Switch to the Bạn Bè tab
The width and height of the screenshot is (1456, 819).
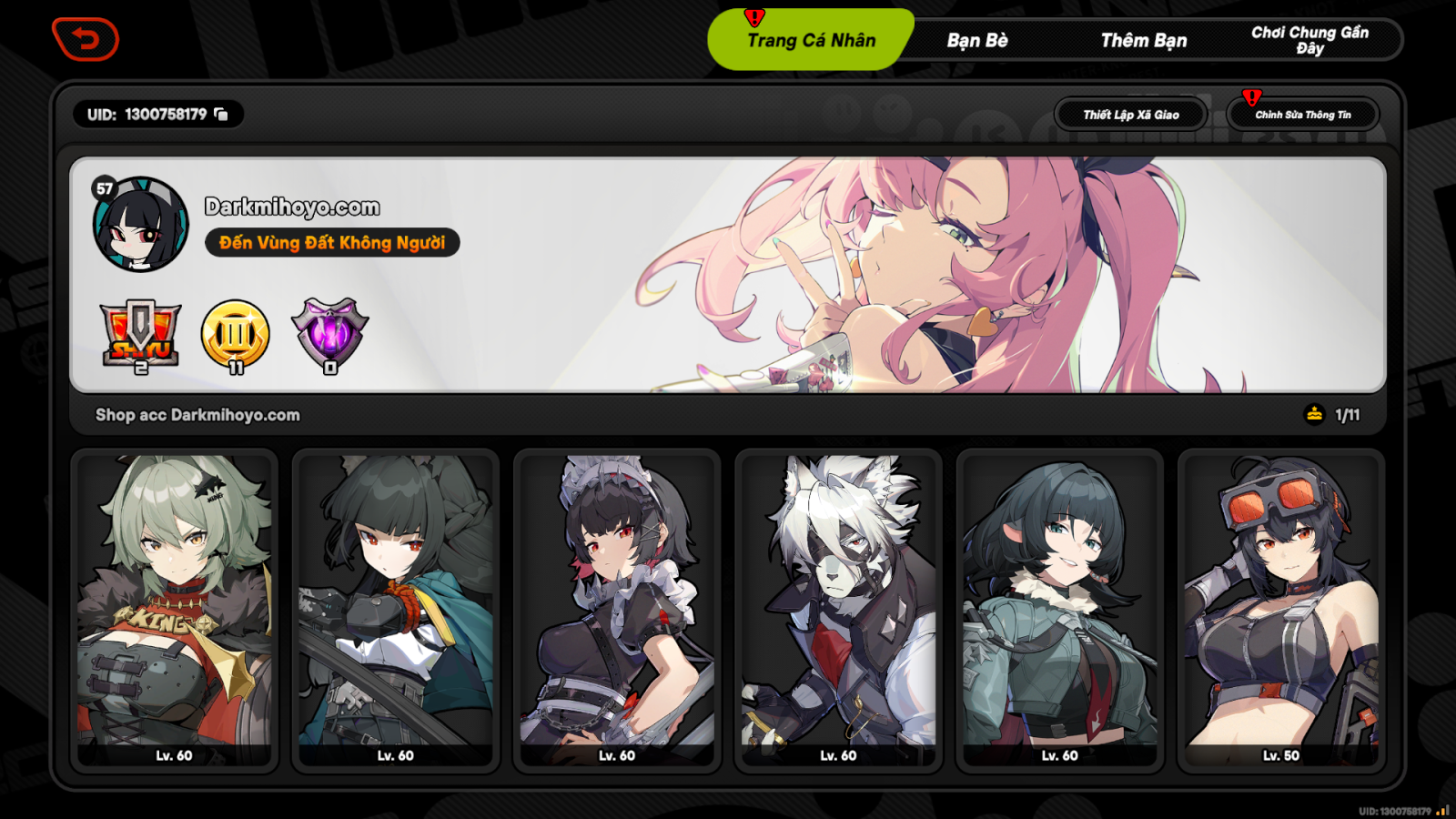pyautogui.click(x=978, y=40)
